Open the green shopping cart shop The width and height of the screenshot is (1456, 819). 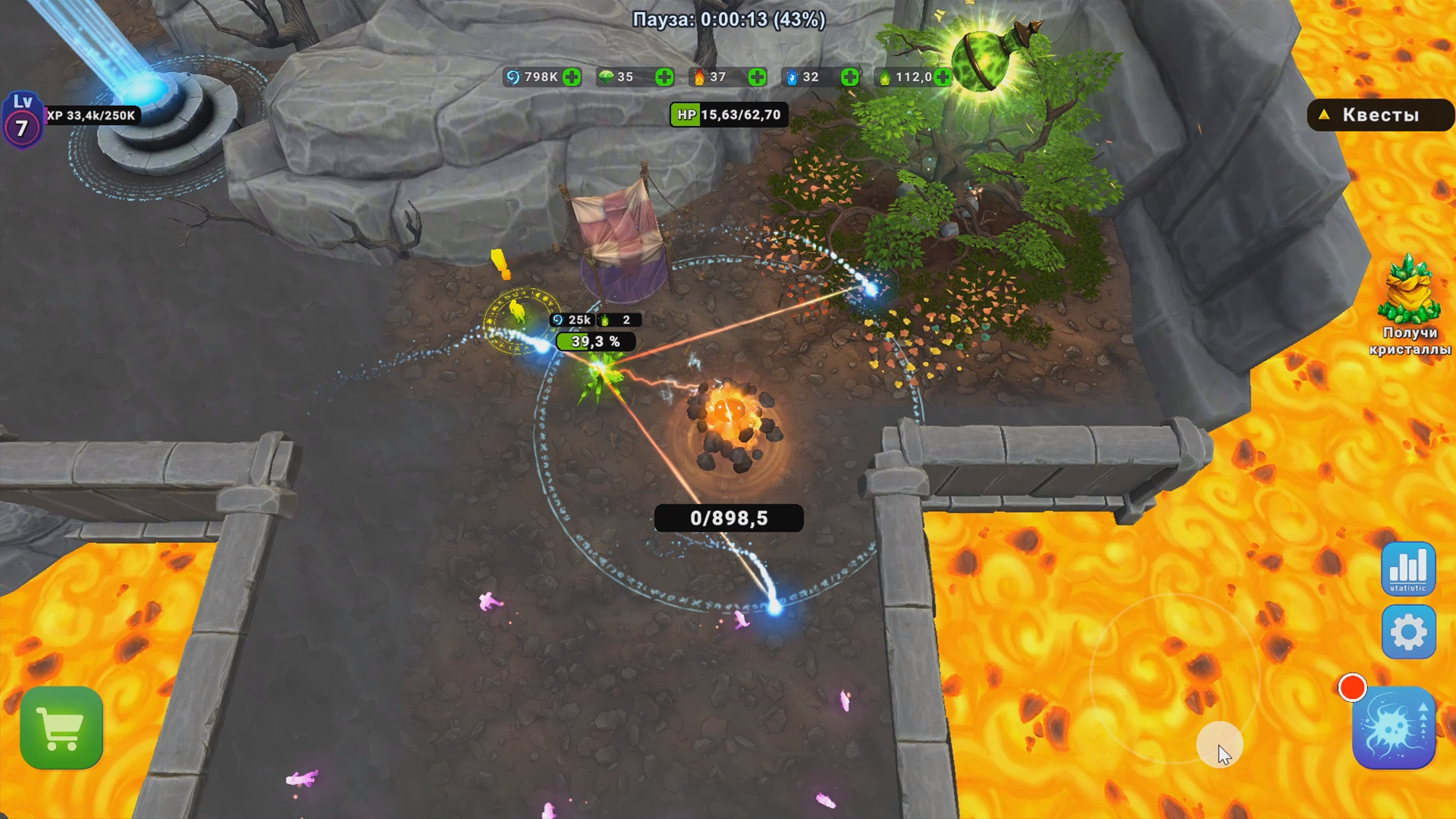point(62,726)
